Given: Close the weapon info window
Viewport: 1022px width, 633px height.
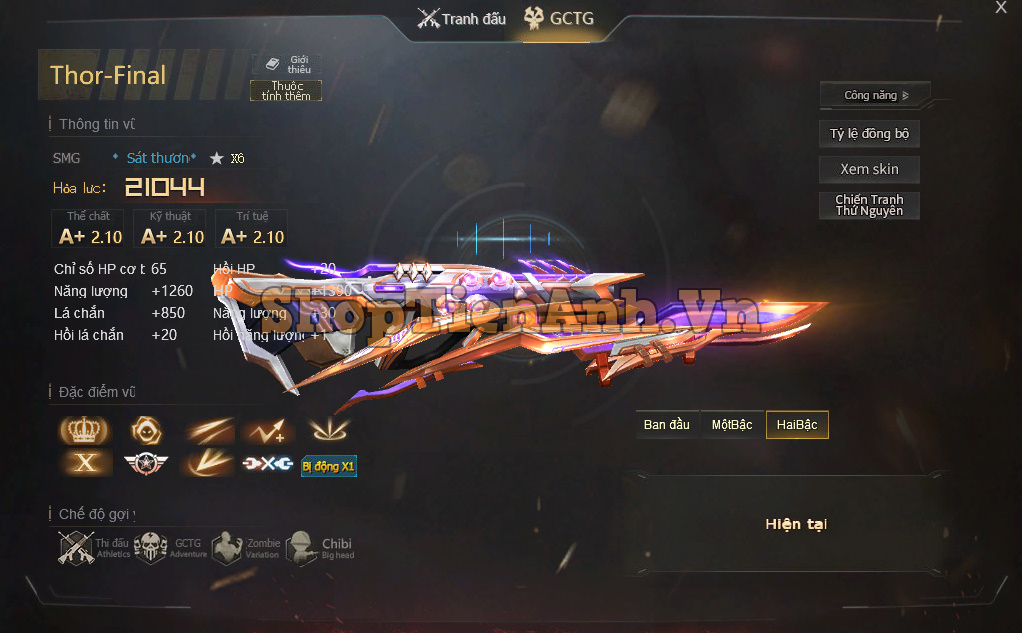Looking at the screenshot, I should pos(1001,8).
